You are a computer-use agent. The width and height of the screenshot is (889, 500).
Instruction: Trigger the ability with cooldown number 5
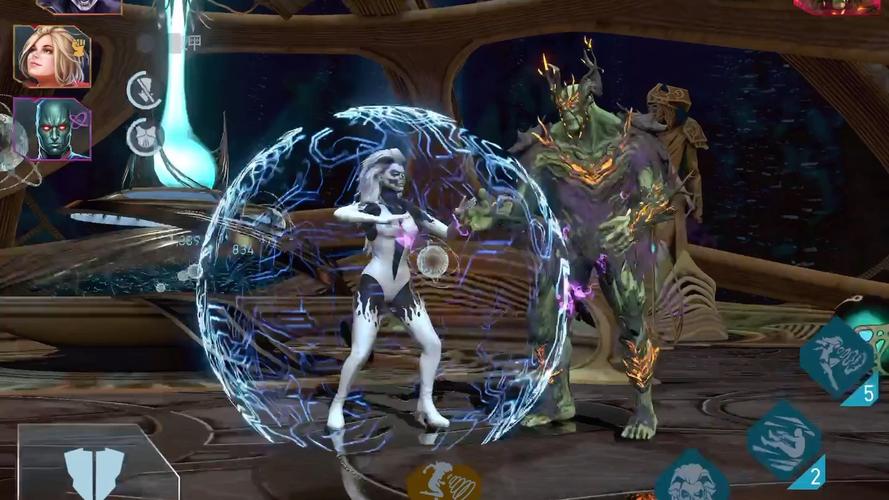(837, 356)
